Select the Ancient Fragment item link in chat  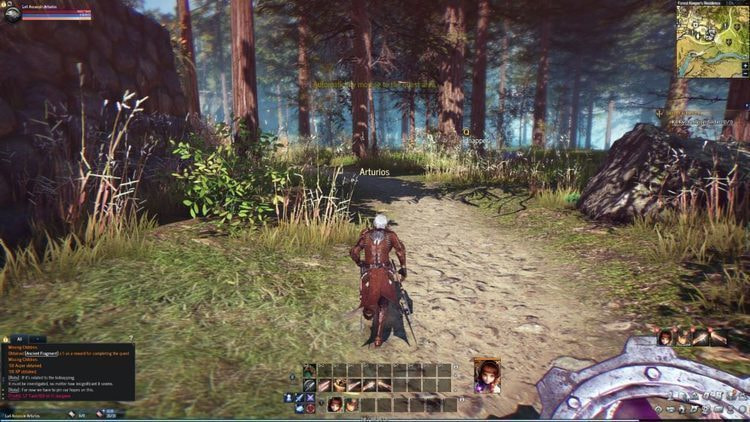pos(42,353)
